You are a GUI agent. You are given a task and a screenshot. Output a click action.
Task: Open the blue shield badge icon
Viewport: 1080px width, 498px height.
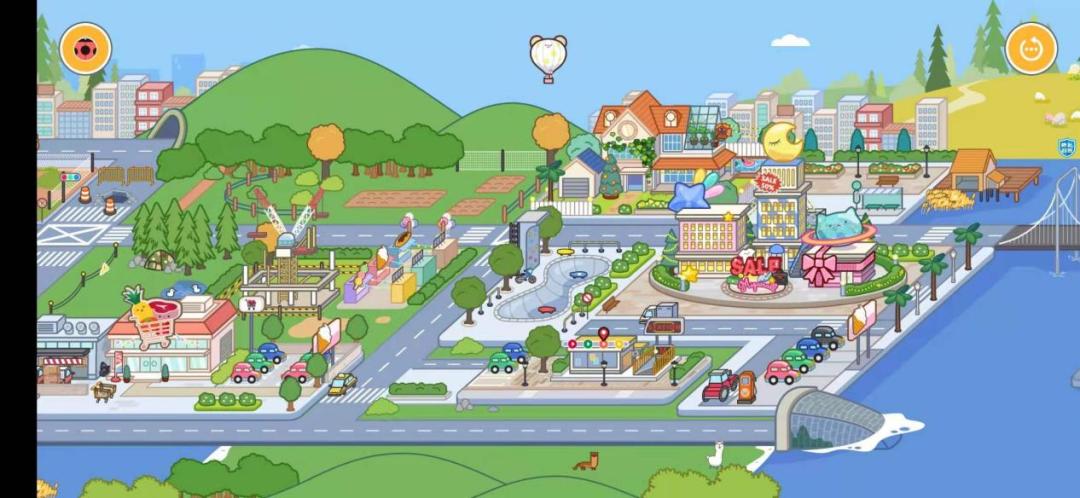point(1067,147)
